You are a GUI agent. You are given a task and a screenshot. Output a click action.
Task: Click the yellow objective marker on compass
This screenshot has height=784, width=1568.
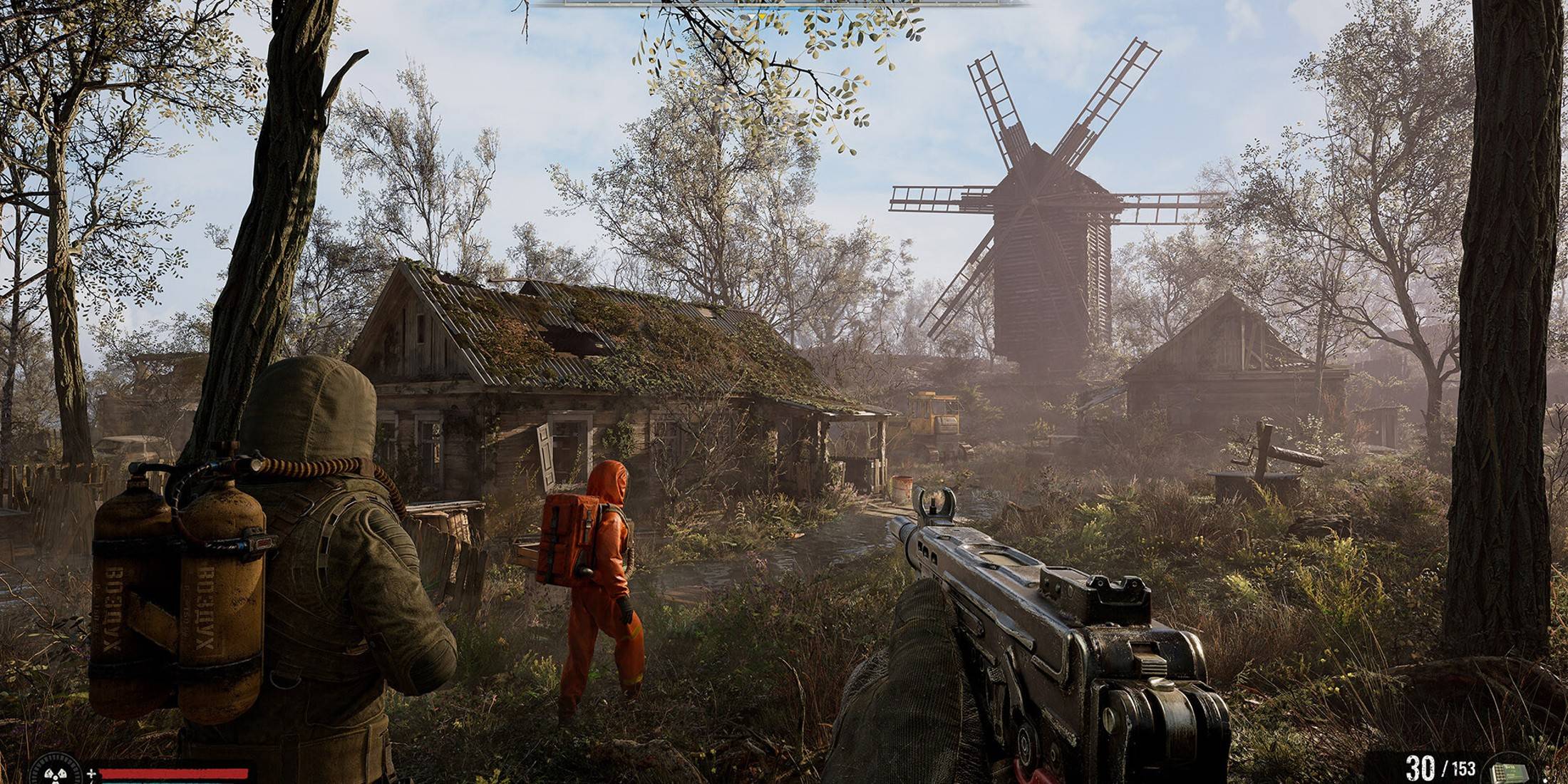pos(762,16)
